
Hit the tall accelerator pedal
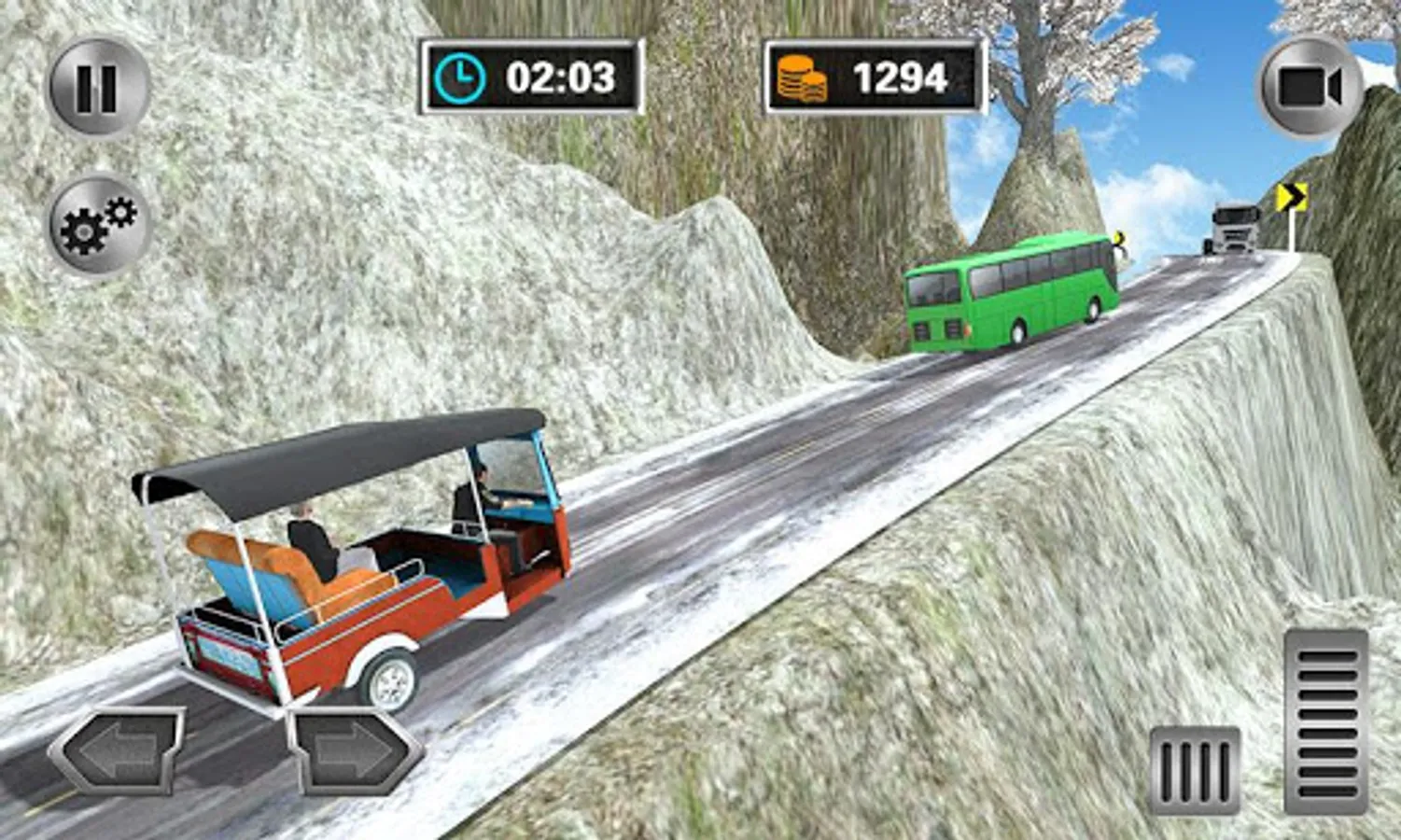point(1325,721)
